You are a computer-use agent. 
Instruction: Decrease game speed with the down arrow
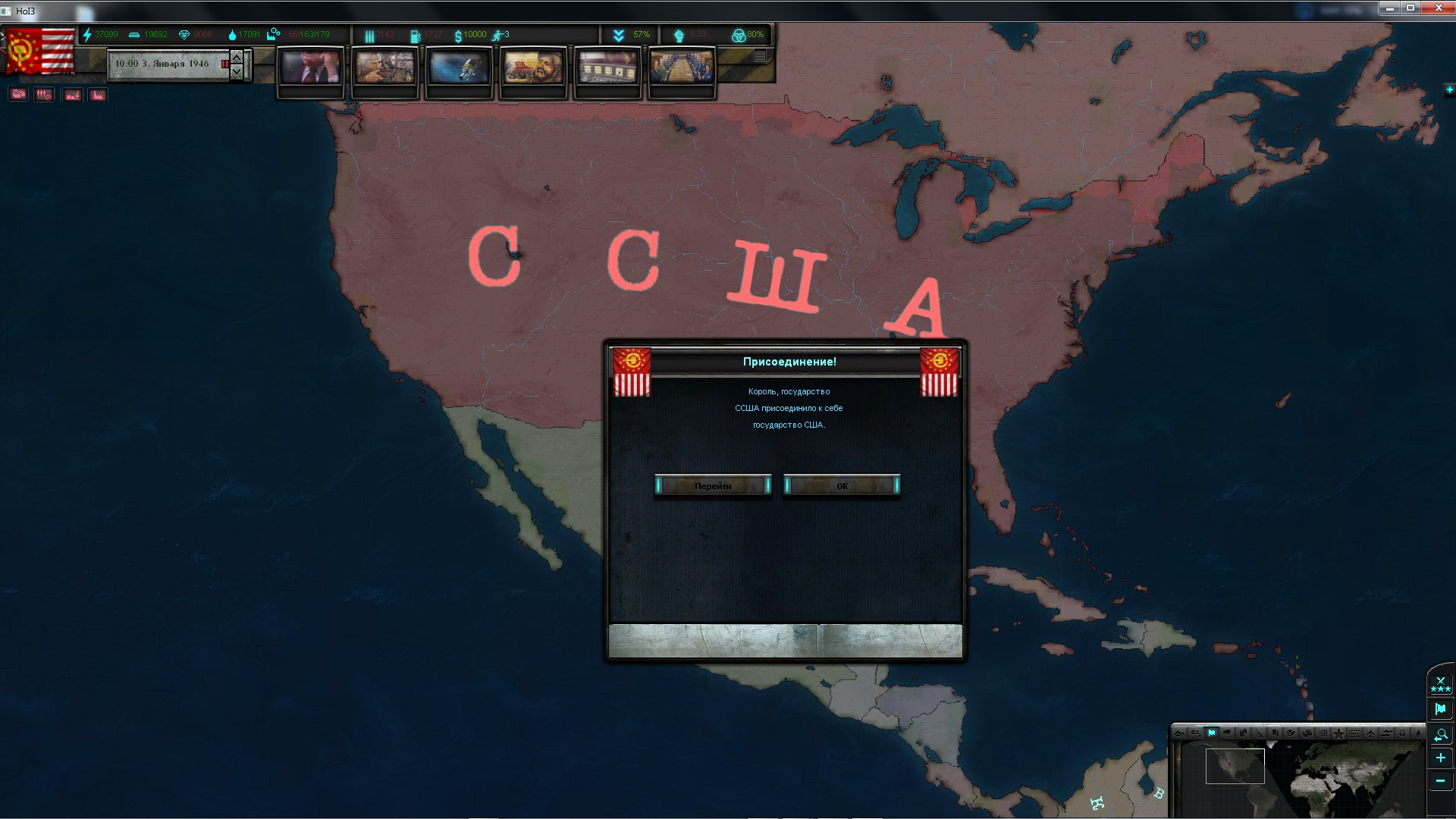[x=236, y=73]
